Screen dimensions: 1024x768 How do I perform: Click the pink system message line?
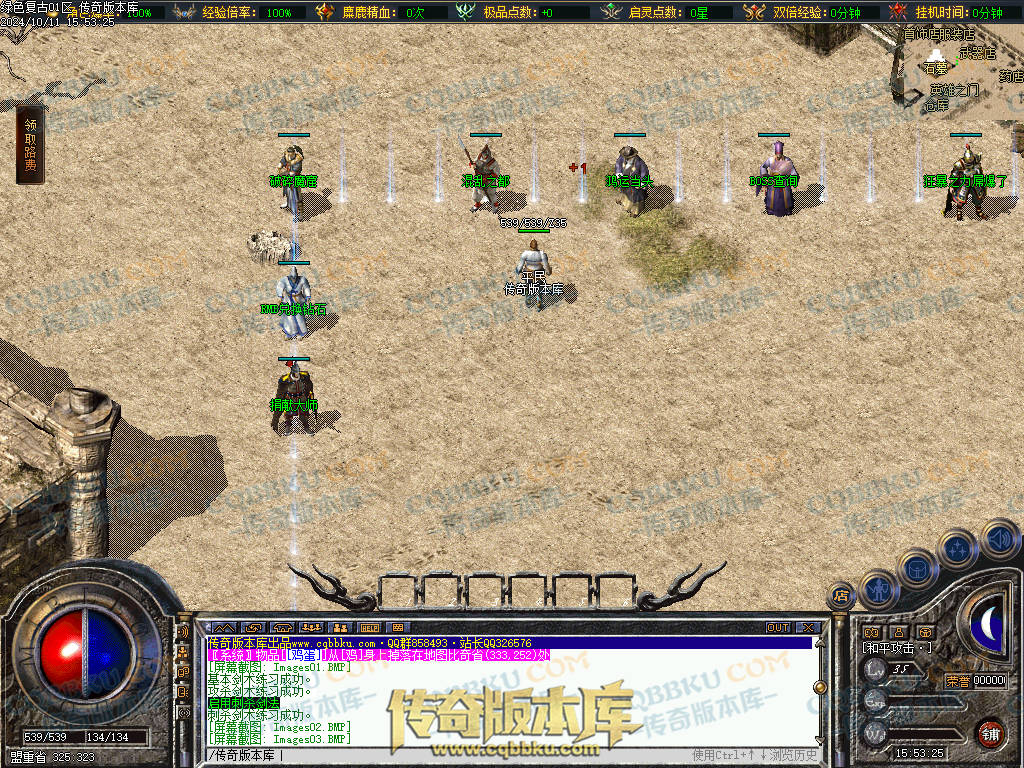click(x=378, y=655)
